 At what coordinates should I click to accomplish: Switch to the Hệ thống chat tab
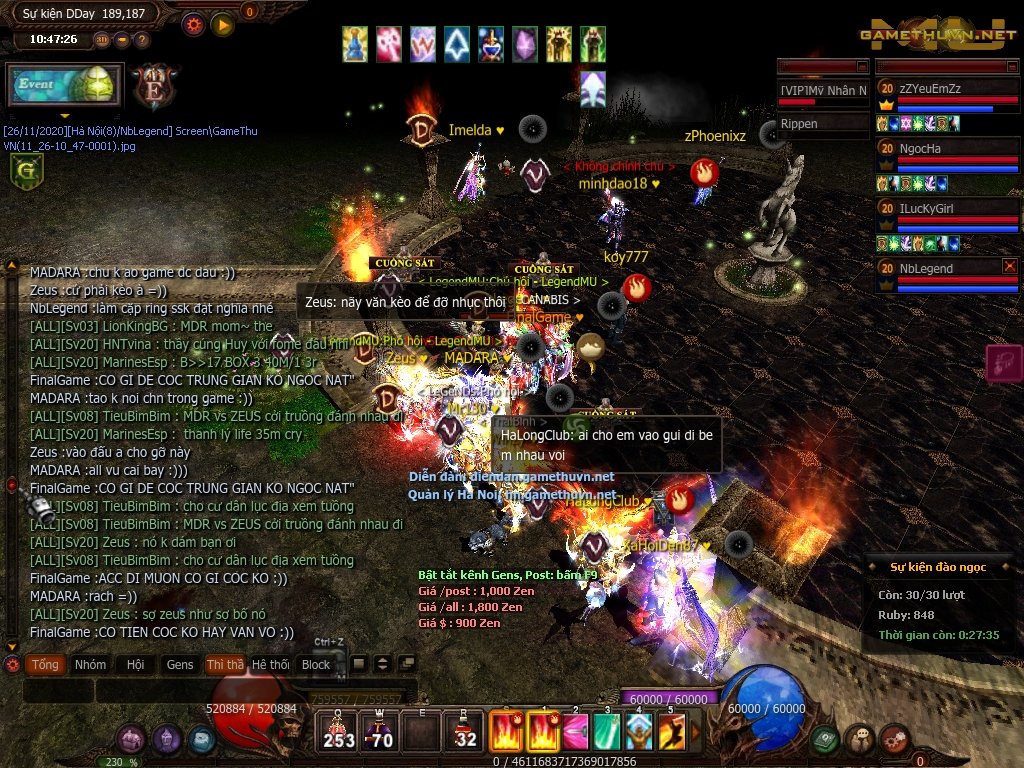(x=271, y=664)
